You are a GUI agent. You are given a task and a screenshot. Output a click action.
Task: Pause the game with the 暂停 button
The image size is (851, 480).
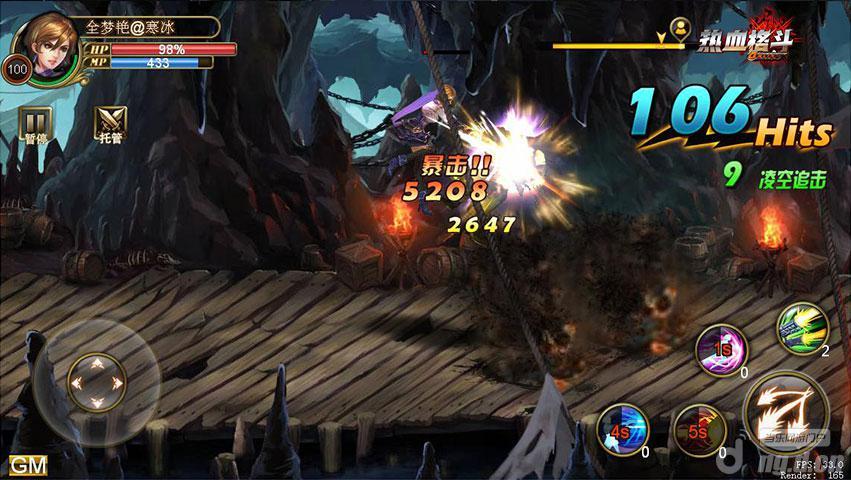(x=34, y=124)
